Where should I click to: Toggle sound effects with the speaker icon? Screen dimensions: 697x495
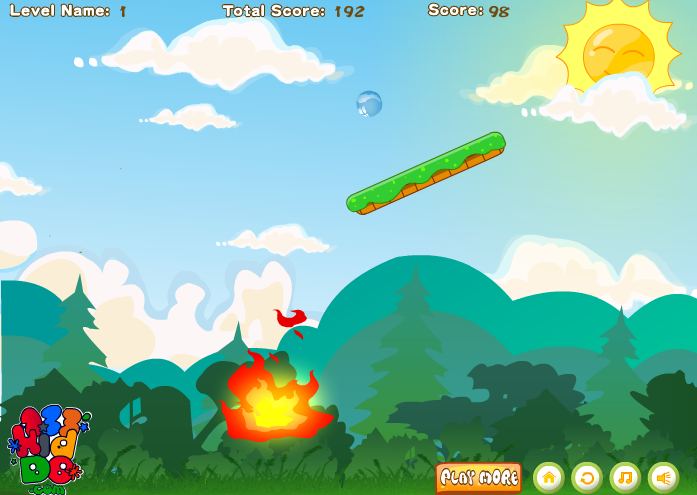coord(663,477)
